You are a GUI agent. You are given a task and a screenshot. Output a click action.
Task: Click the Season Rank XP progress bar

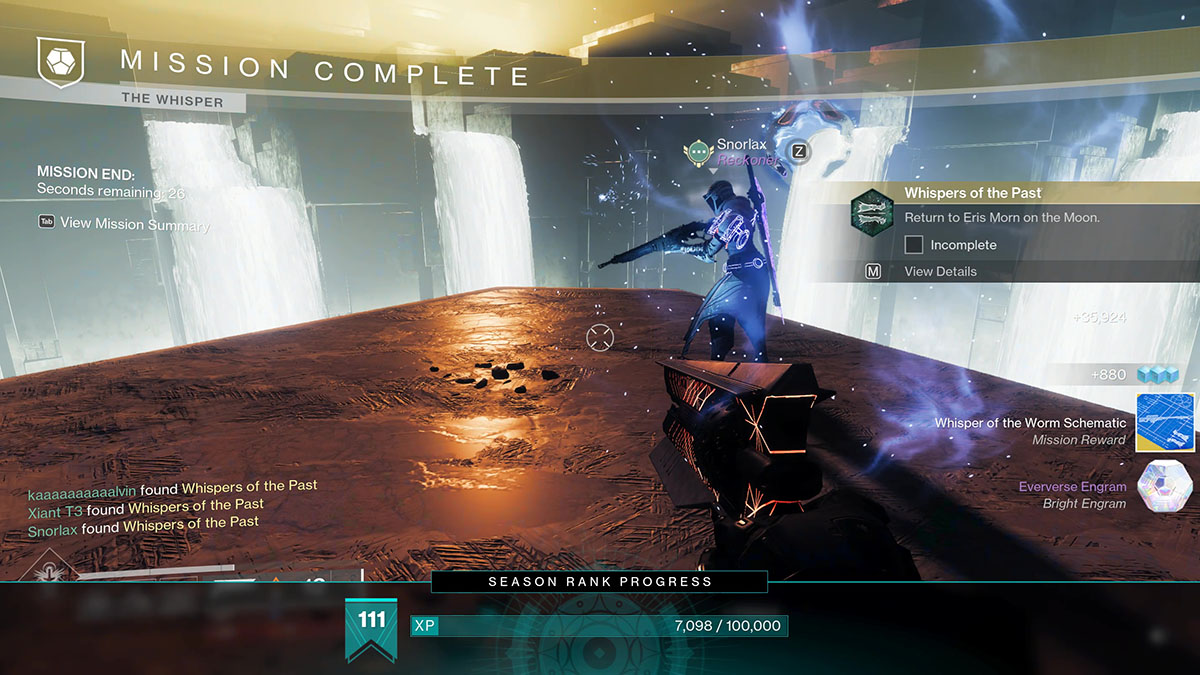click(599, 626)
